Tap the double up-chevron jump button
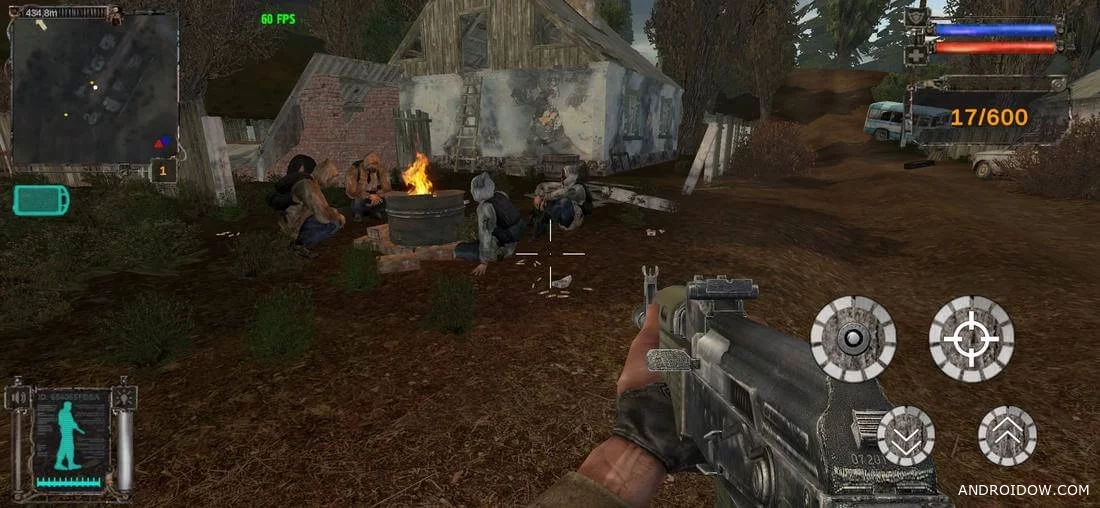The width and height of the screenshot is (1100, 508). (1007, 436)
